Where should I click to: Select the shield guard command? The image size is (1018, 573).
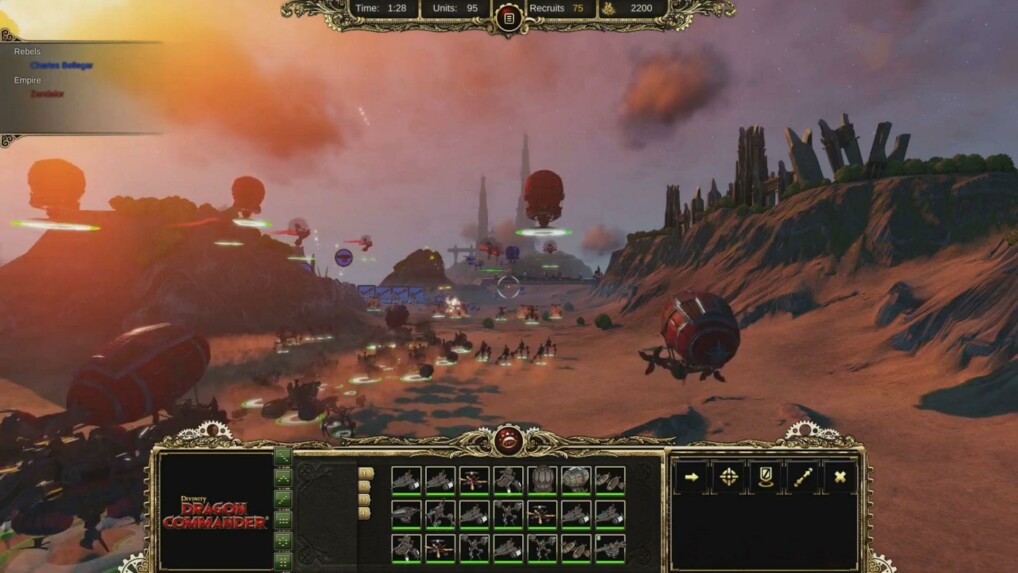click(x=765, y=477)
